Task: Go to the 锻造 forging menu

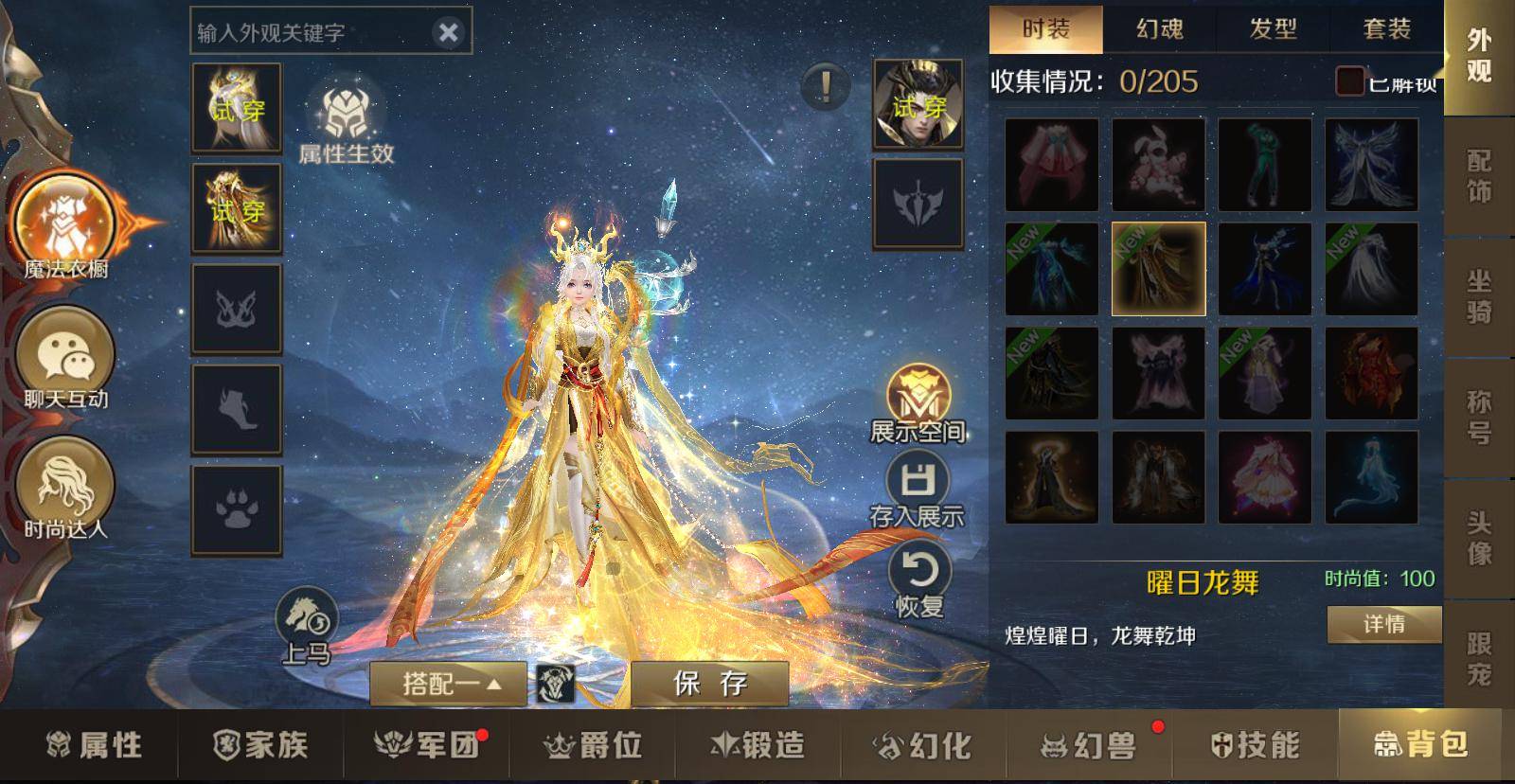Action: [758, 745]
